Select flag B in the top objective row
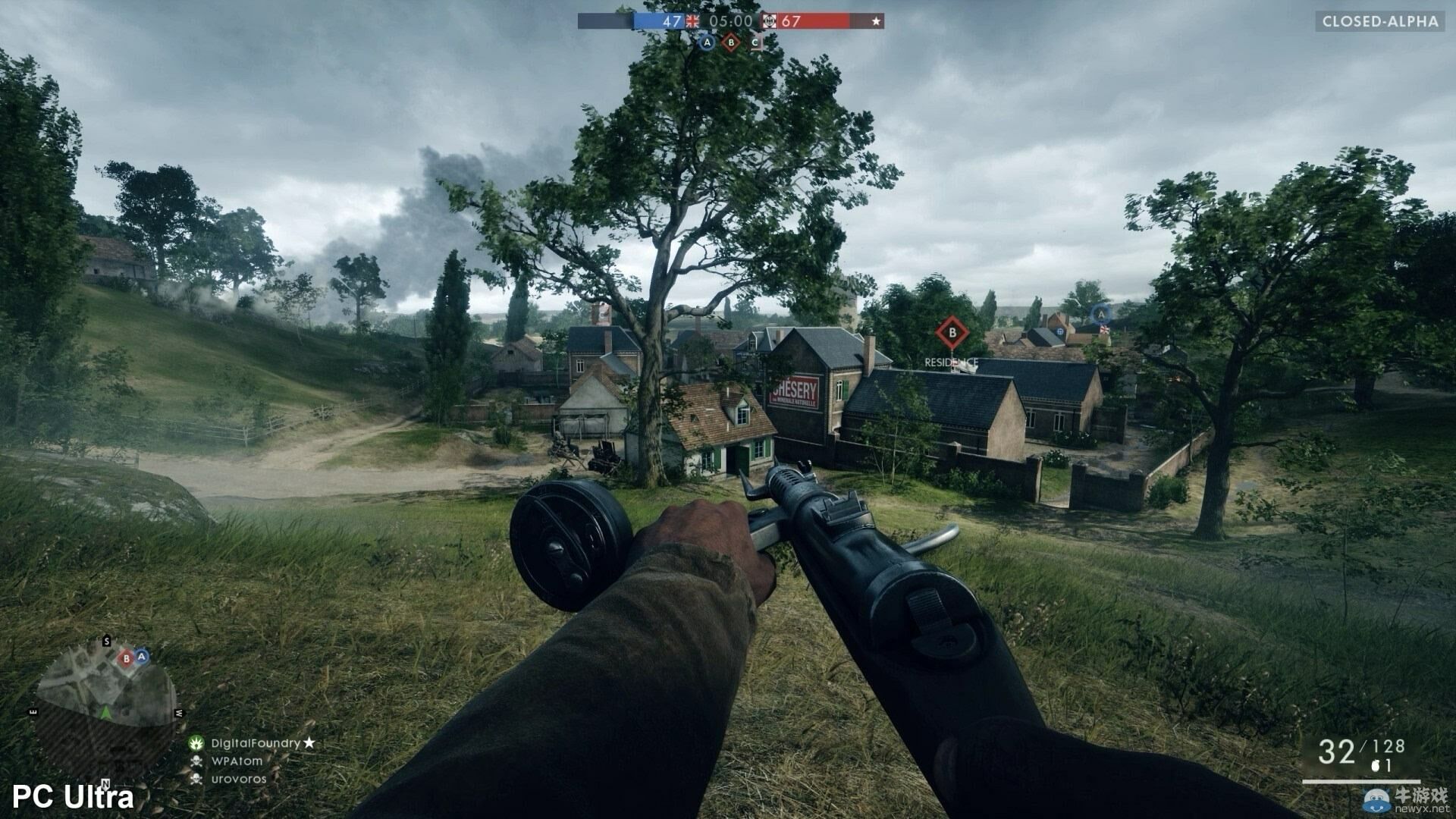Image resolution: width=1456 pixels, height=819 pixels. point(731,43)
